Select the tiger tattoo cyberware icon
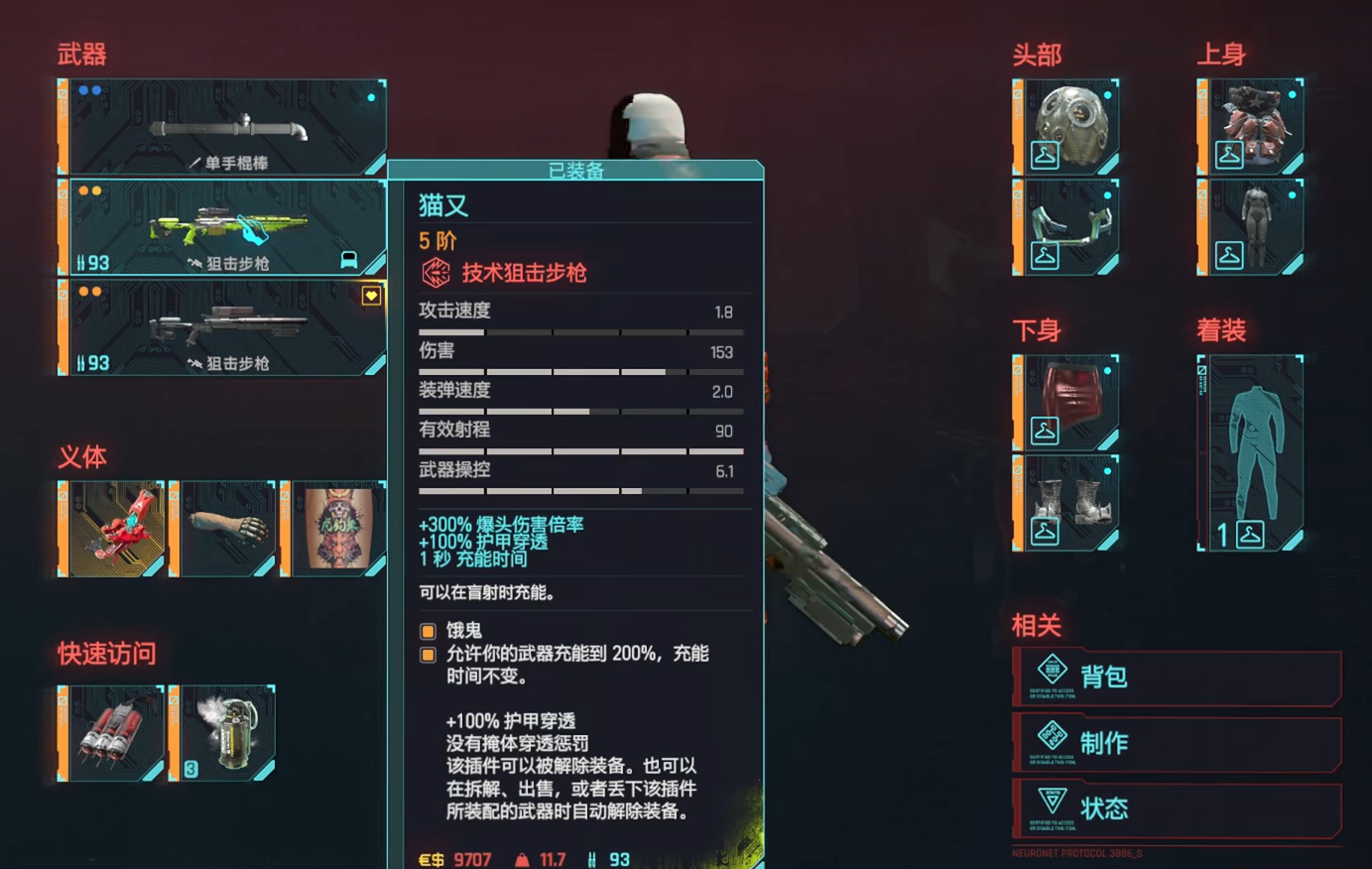Viewport: 1372px width, 869px height. coord(335,527)
